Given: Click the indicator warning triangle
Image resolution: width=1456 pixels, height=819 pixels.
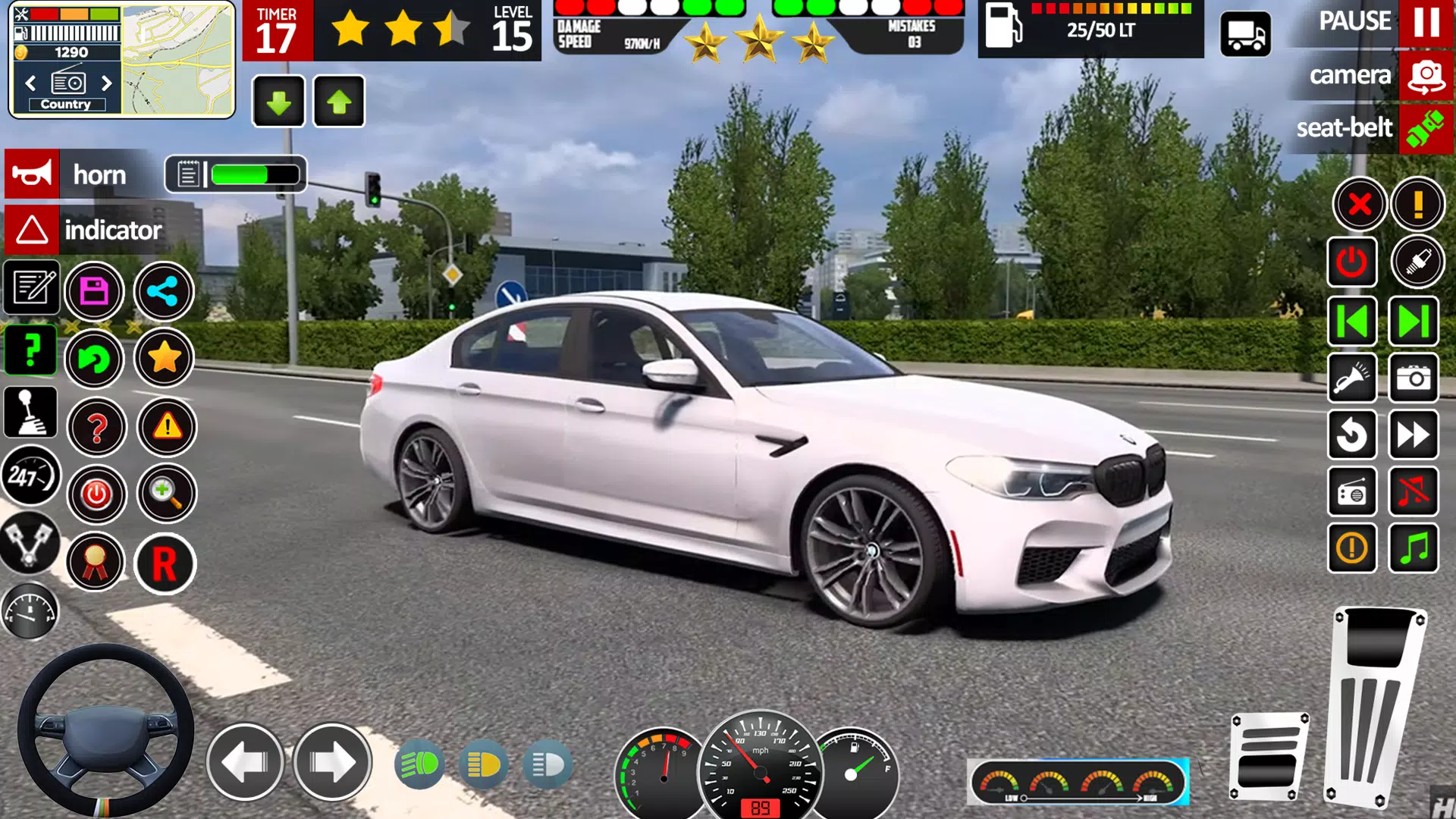Looking at the screenshot, I should pyautogui.click(x=31, y=230).
